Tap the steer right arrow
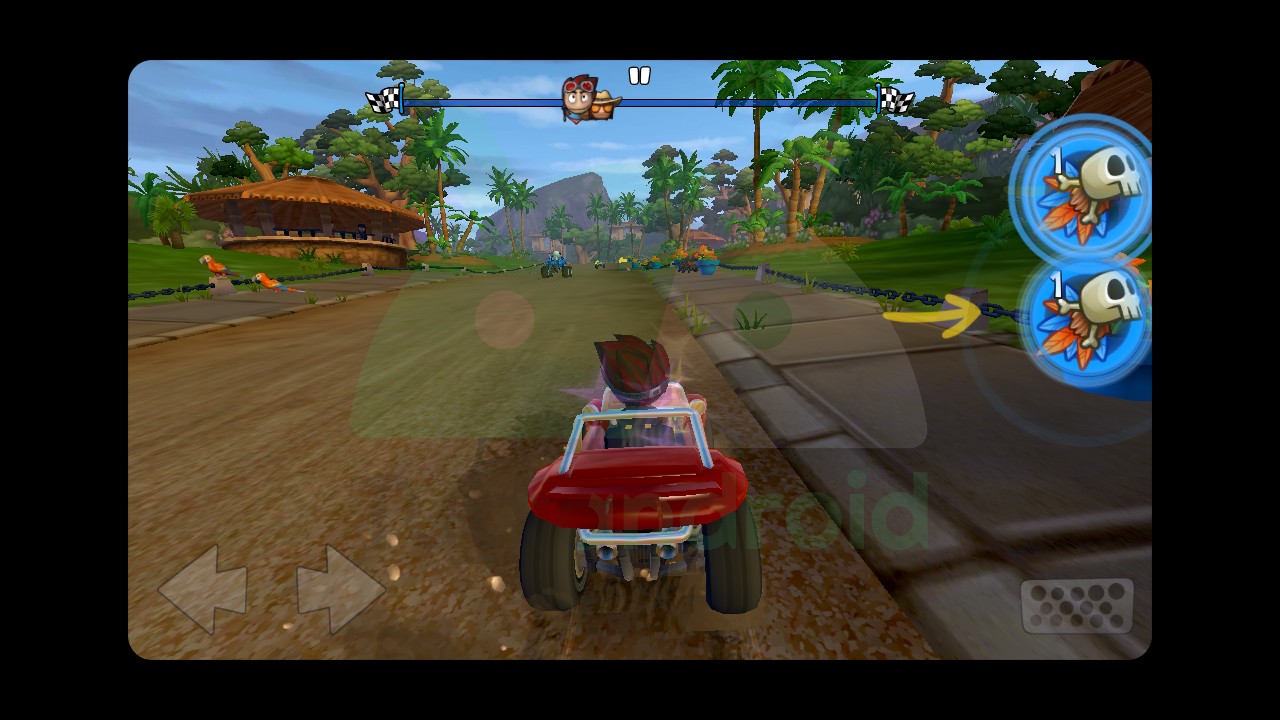Image resolution: width=1280 pixels, height=720 pixels. pos(340,589)
